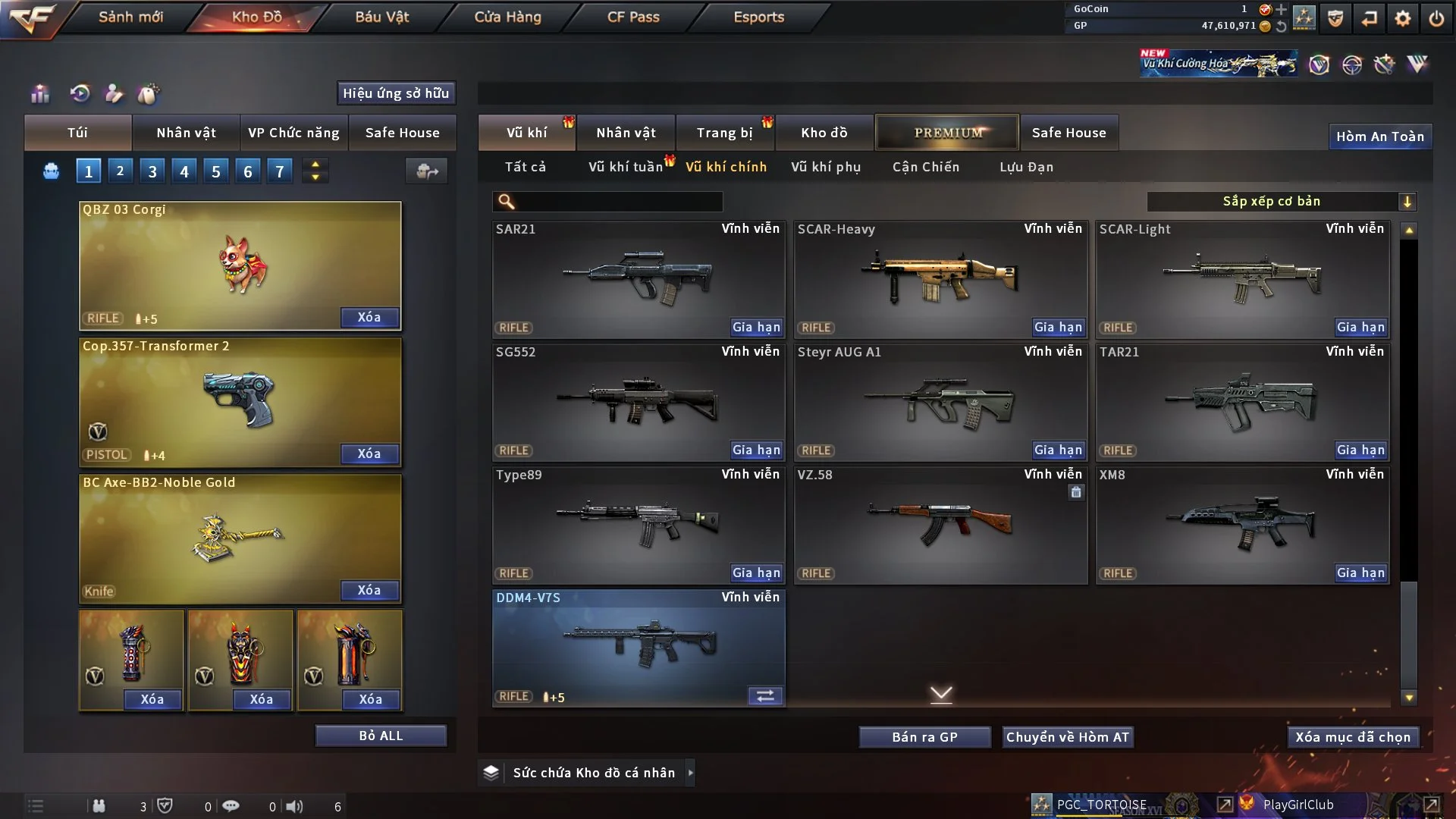Show the Vũ khí phụ category
This screenshot has width=1456, height=819.
pyautogui.click(x=825, y=167)
